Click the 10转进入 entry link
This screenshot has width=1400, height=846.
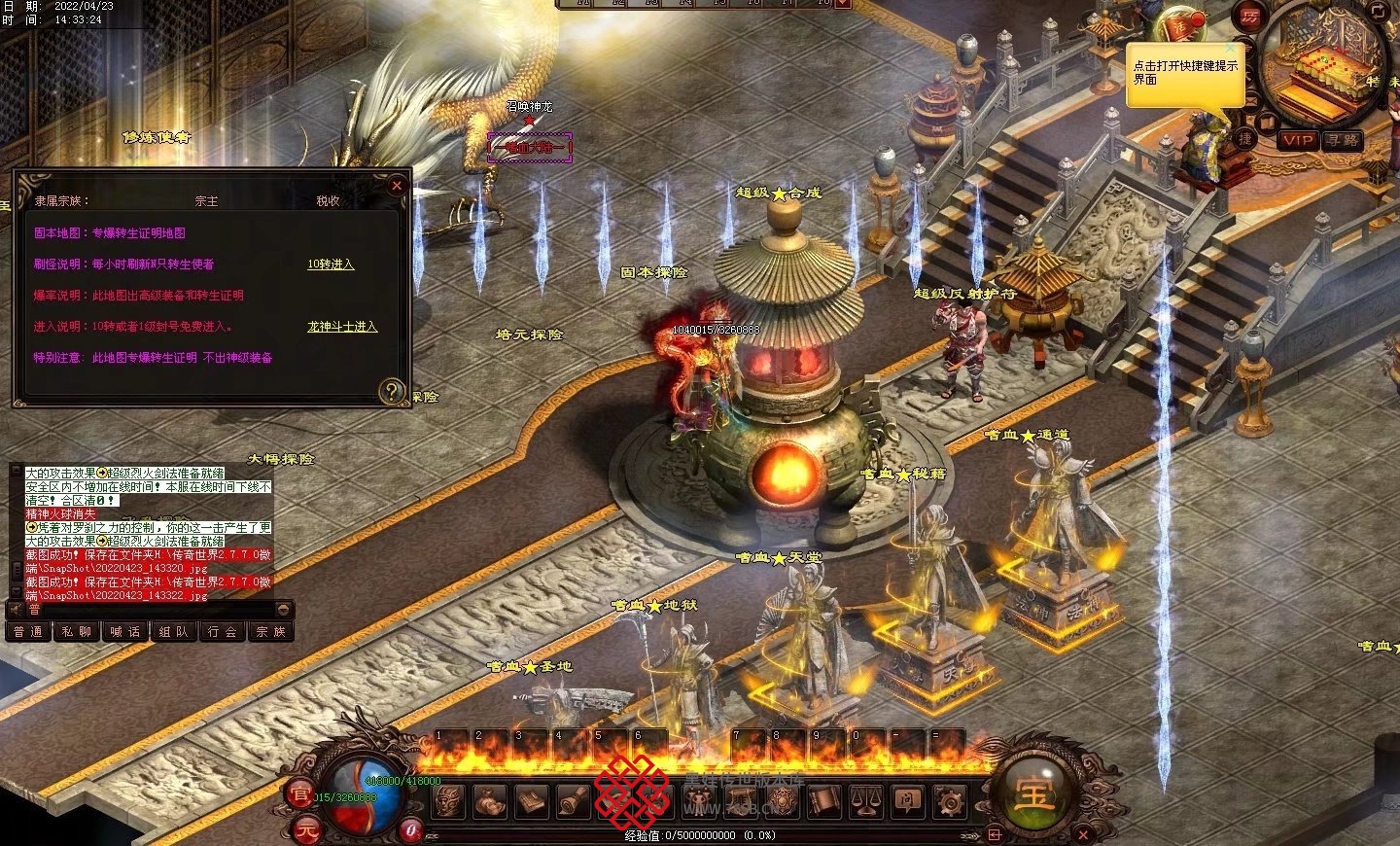click(x=331, y=264)
